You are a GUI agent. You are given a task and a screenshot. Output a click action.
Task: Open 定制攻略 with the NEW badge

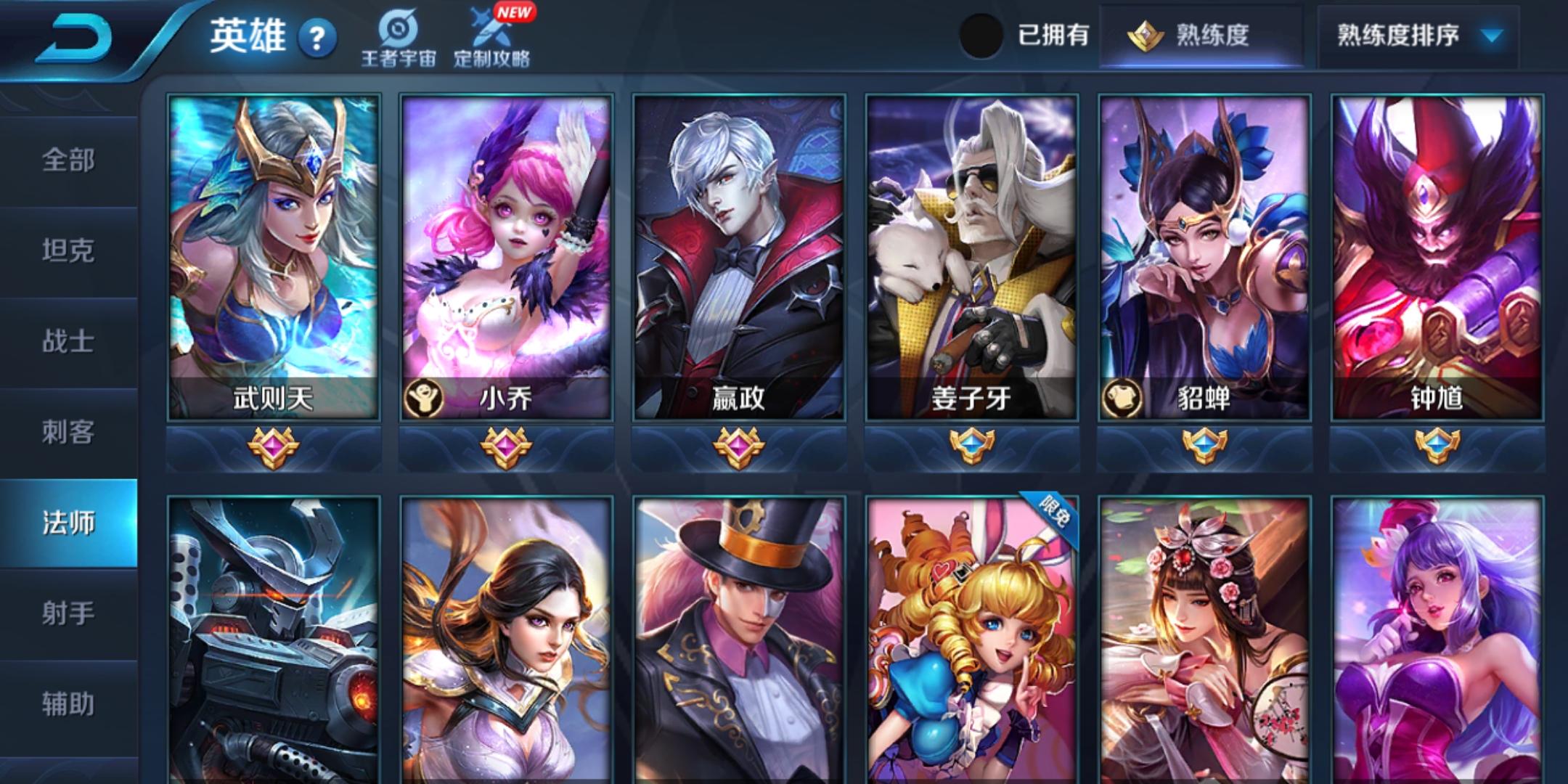click(492, 38)
